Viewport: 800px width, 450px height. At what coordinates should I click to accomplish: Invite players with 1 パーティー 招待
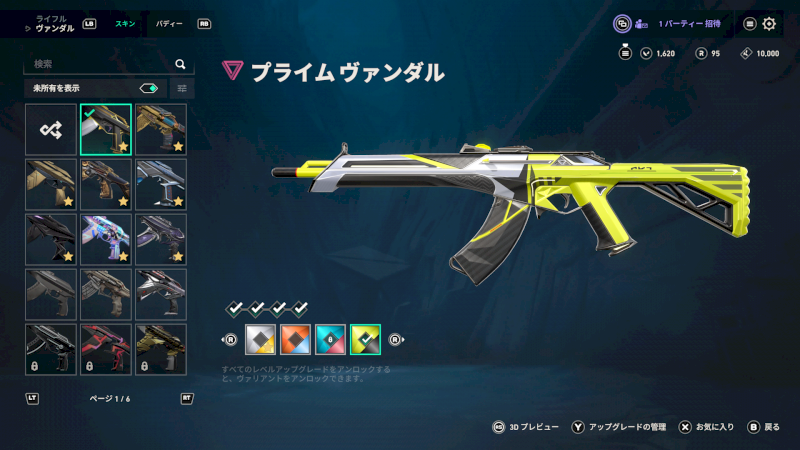click(684, 24)
